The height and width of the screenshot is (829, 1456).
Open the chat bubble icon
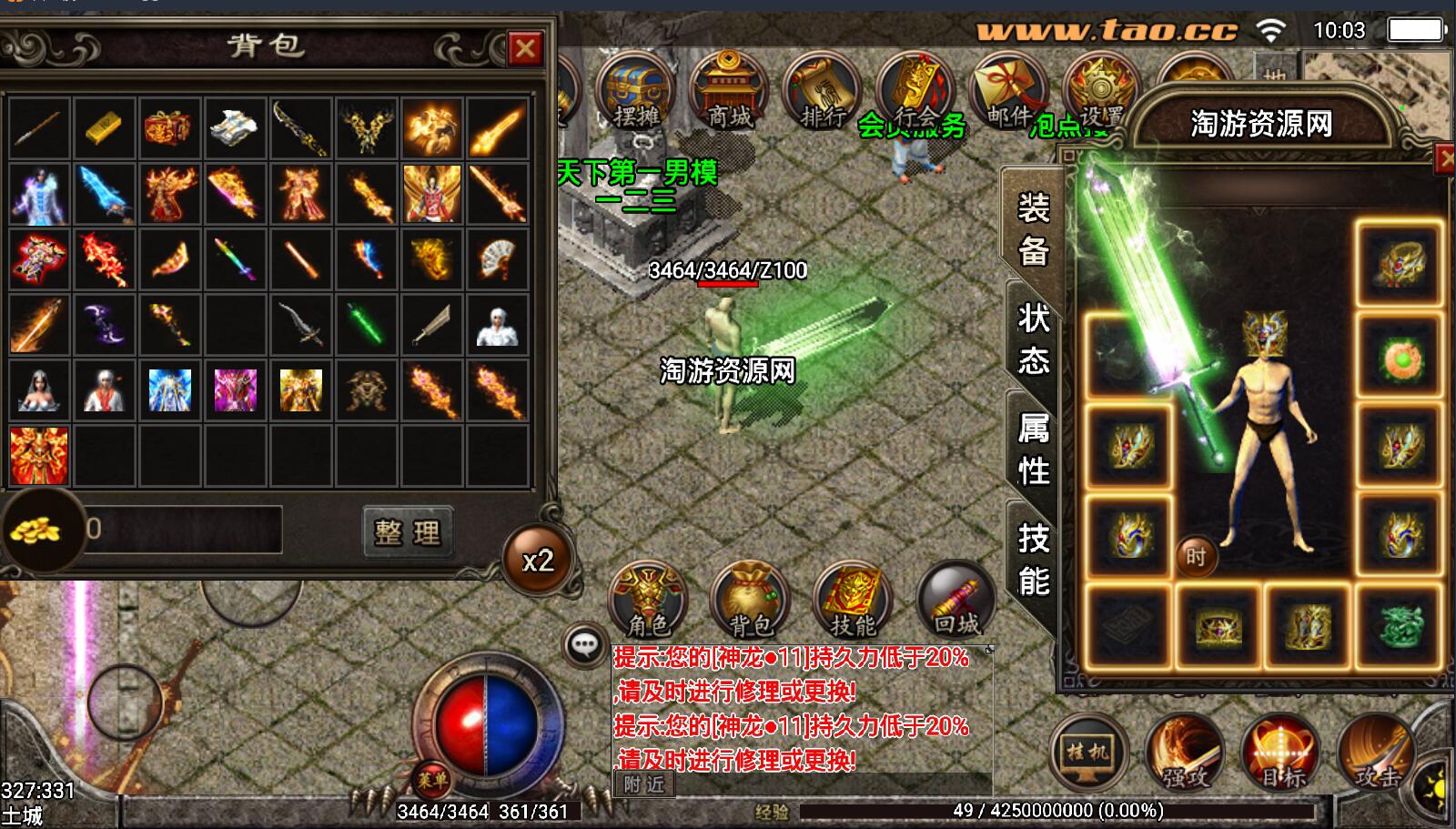583,645
